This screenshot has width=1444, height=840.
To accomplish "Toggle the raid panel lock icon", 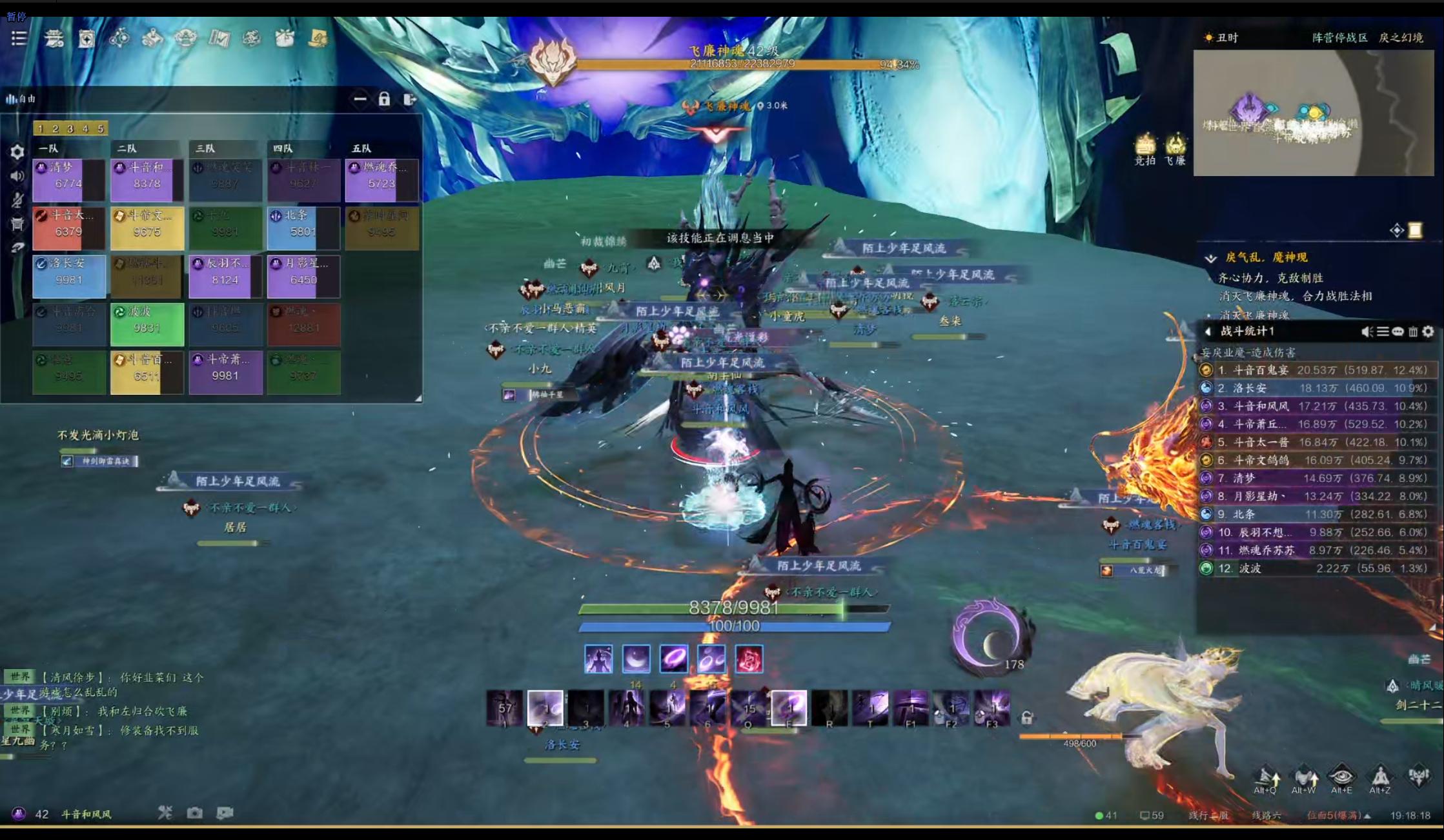I will (384, 99).
